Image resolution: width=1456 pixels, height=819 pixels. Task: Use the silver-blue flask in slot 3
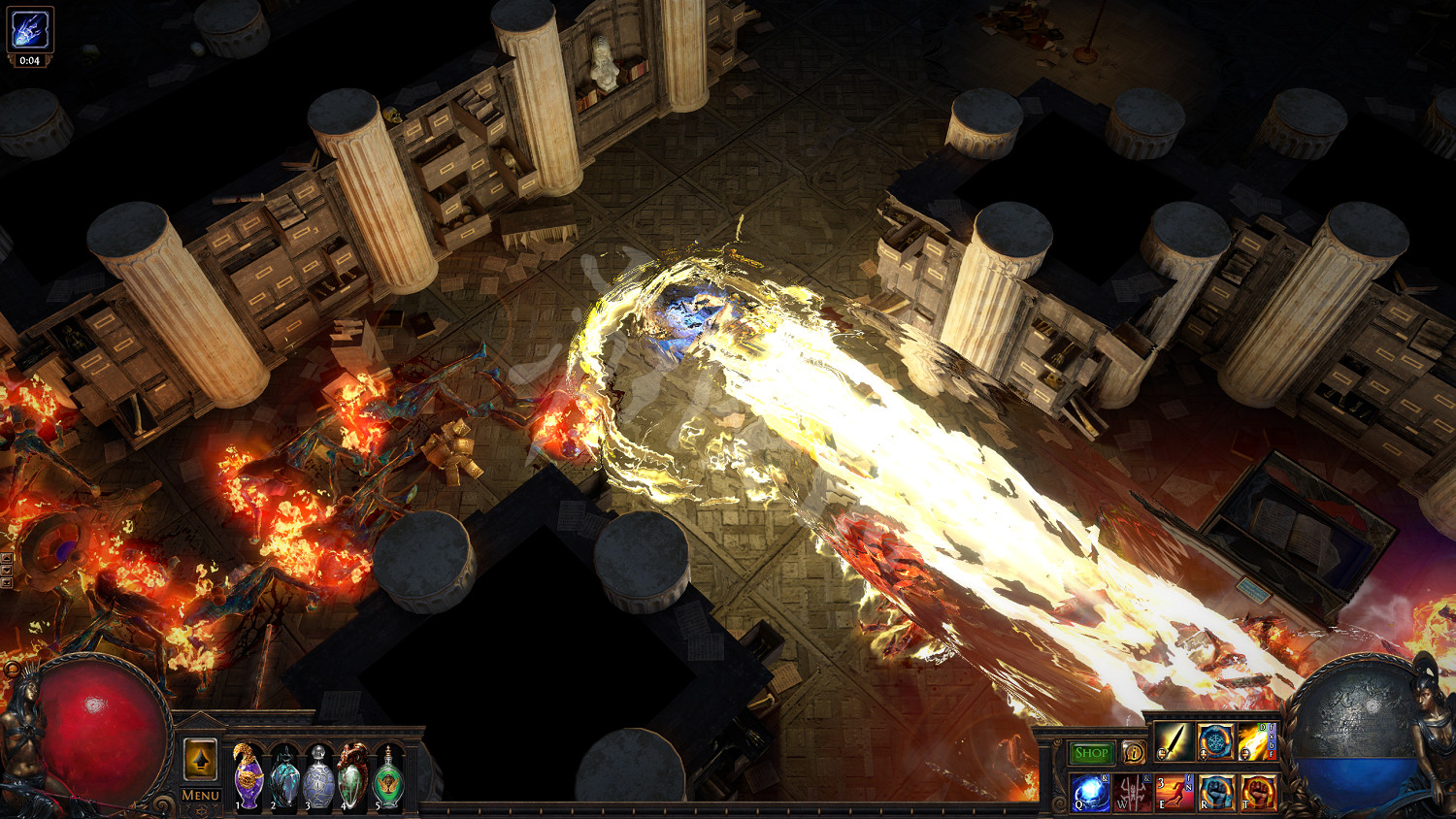[319, 778]
